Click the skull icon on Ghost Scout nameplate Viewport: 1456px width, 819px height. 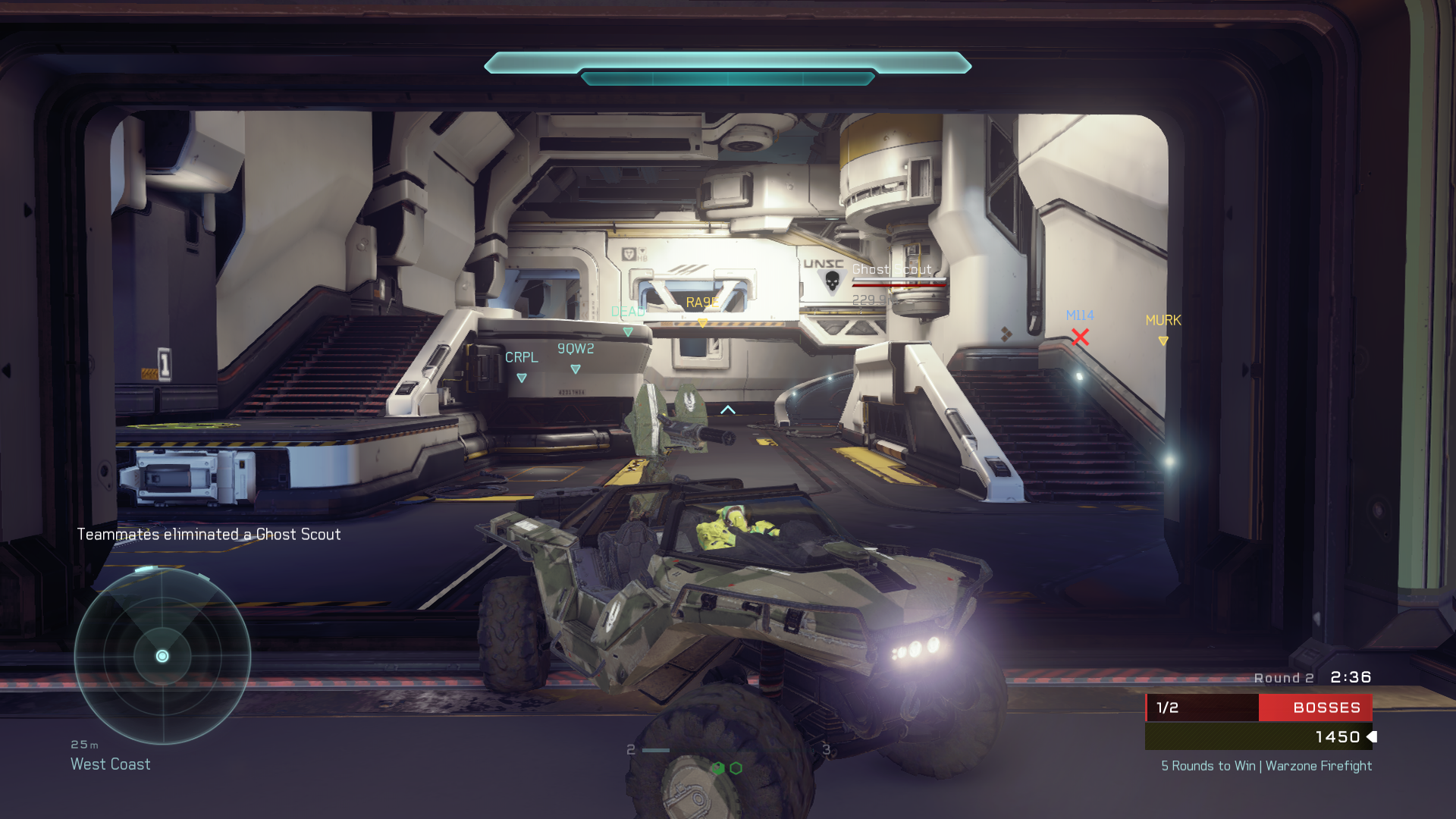pos(833,281)
